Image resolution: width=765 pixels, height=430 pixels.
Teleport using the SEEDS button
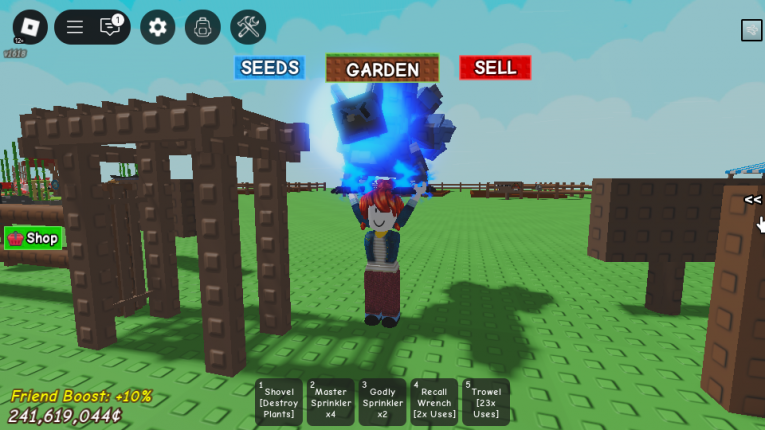270,68
